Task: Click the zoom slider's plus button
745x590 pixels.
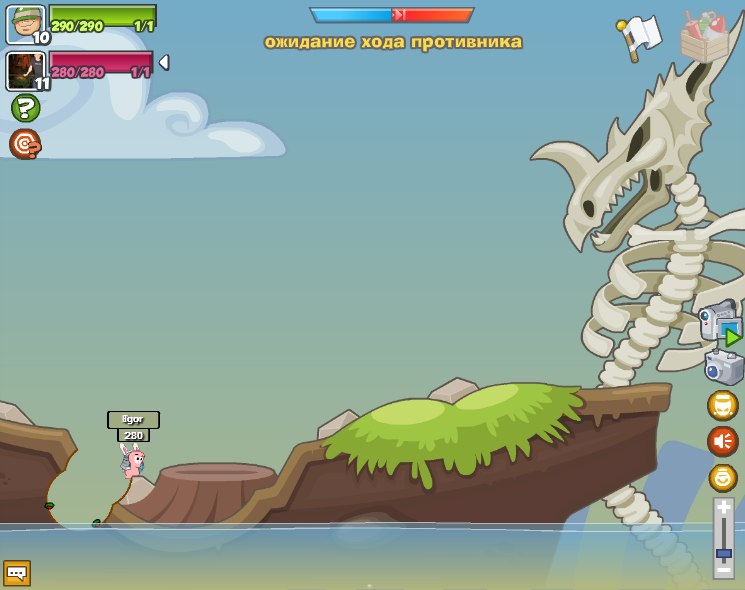Action: click(723, 508)
